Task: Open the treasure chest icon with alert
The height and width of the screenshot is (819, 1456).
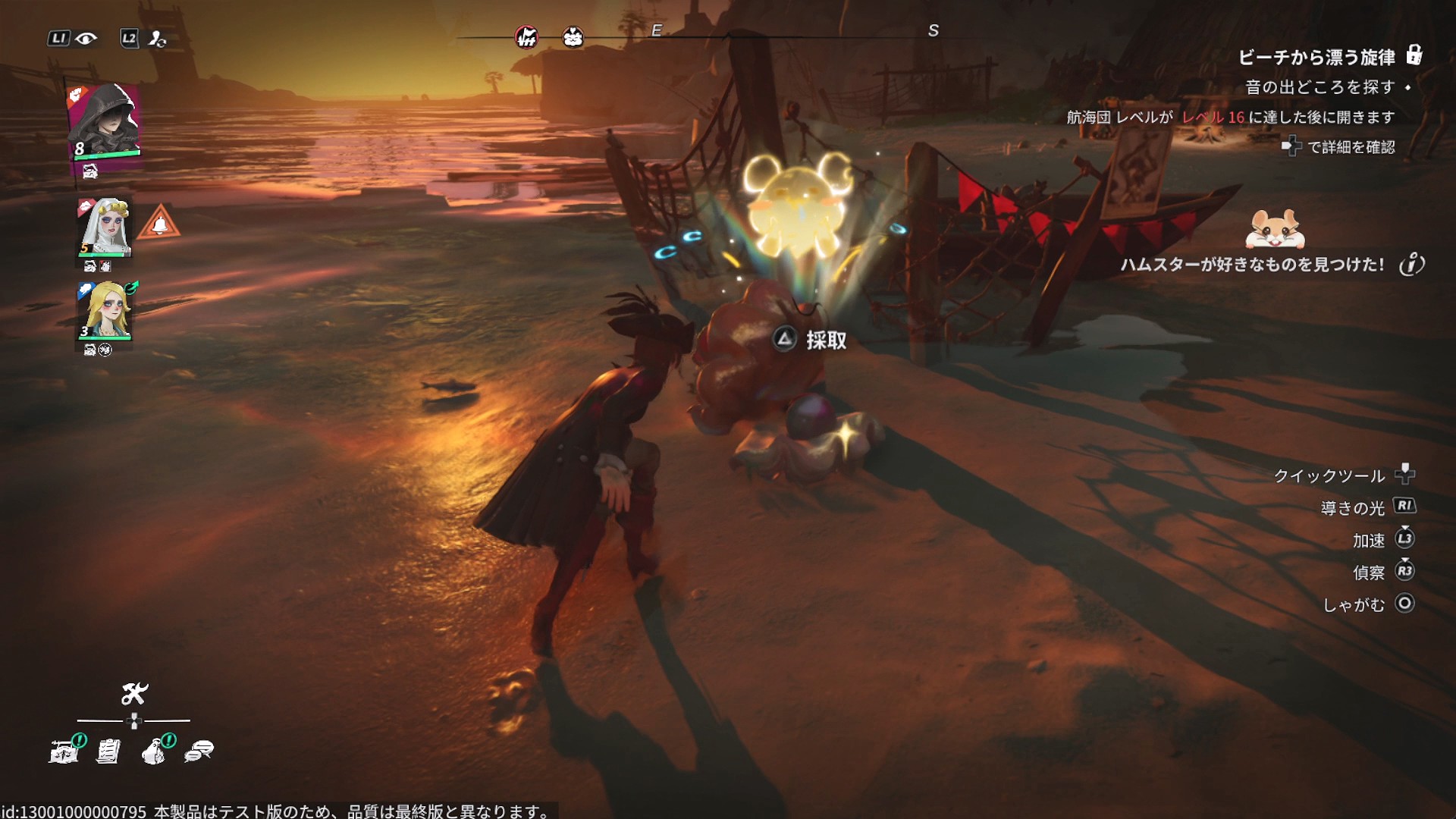Action: click(64, 751)
